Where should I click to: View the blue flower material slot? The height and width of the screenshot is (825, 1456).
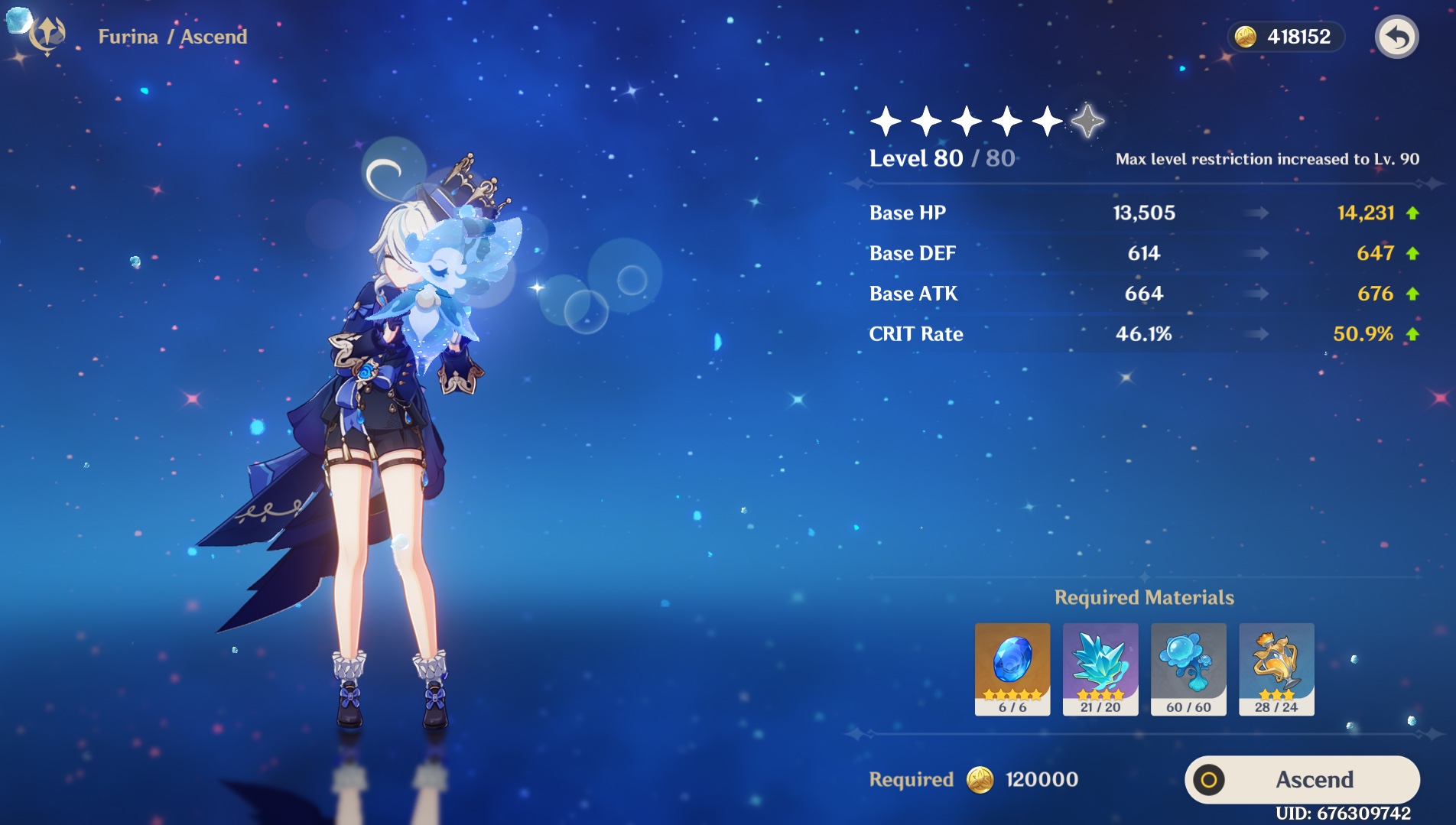(x=1188, y=668)
